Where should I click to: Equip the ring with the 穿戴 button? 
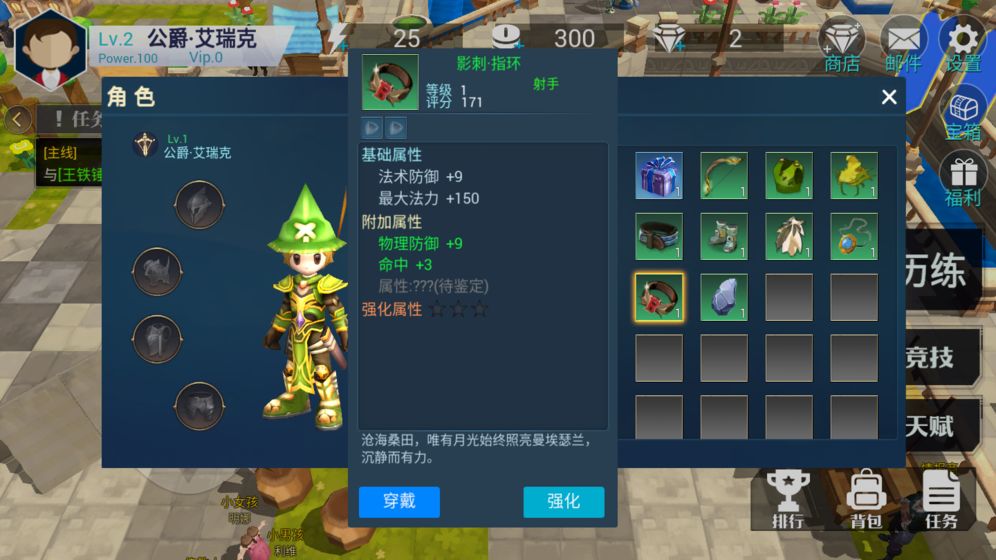(x=399, y=502)
